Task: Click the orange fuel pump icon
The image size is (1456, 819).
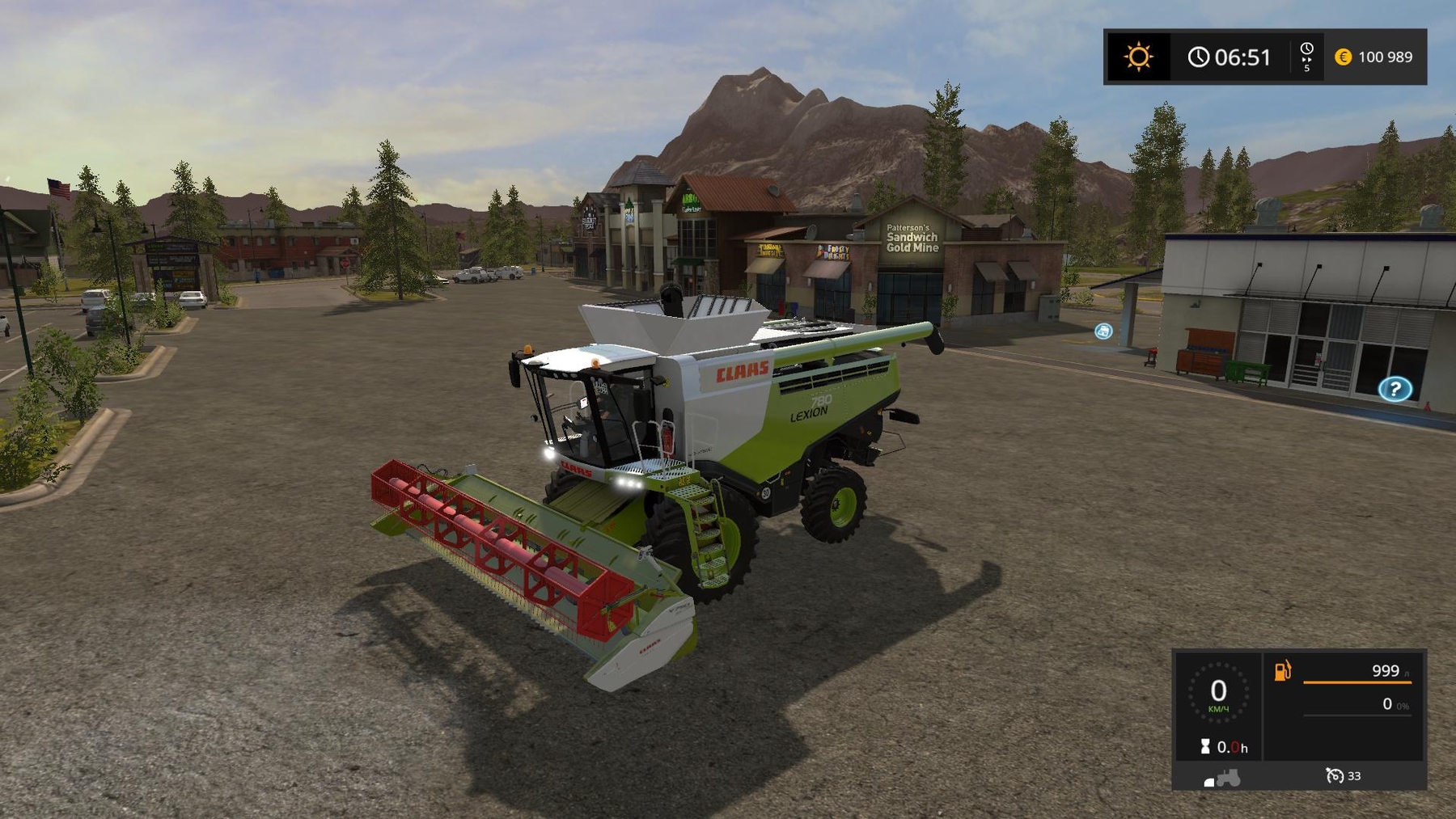Action: (1283, 670)
